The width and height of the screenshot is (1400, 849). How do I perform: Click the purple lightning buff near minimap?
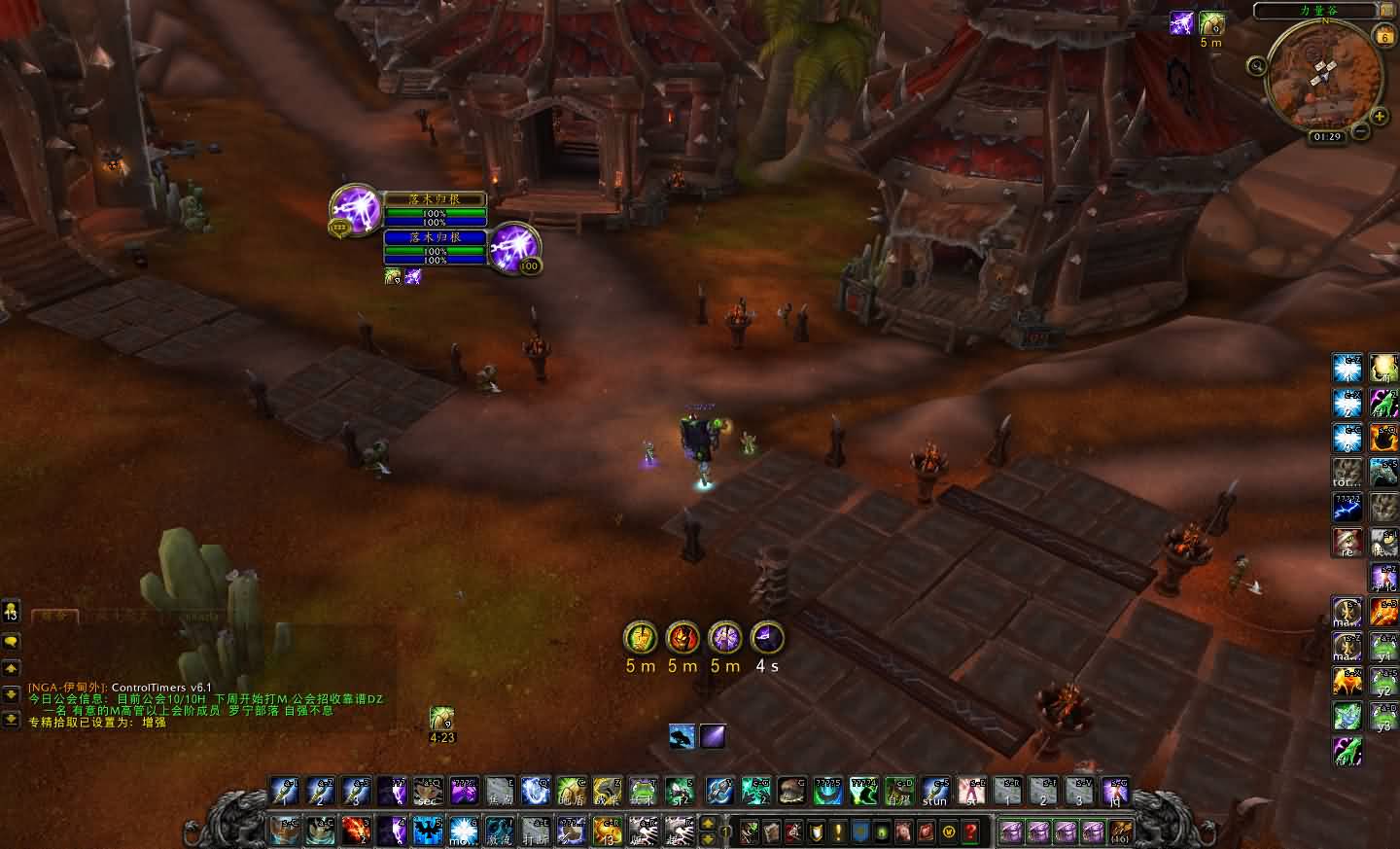[x=1181, y=23]
